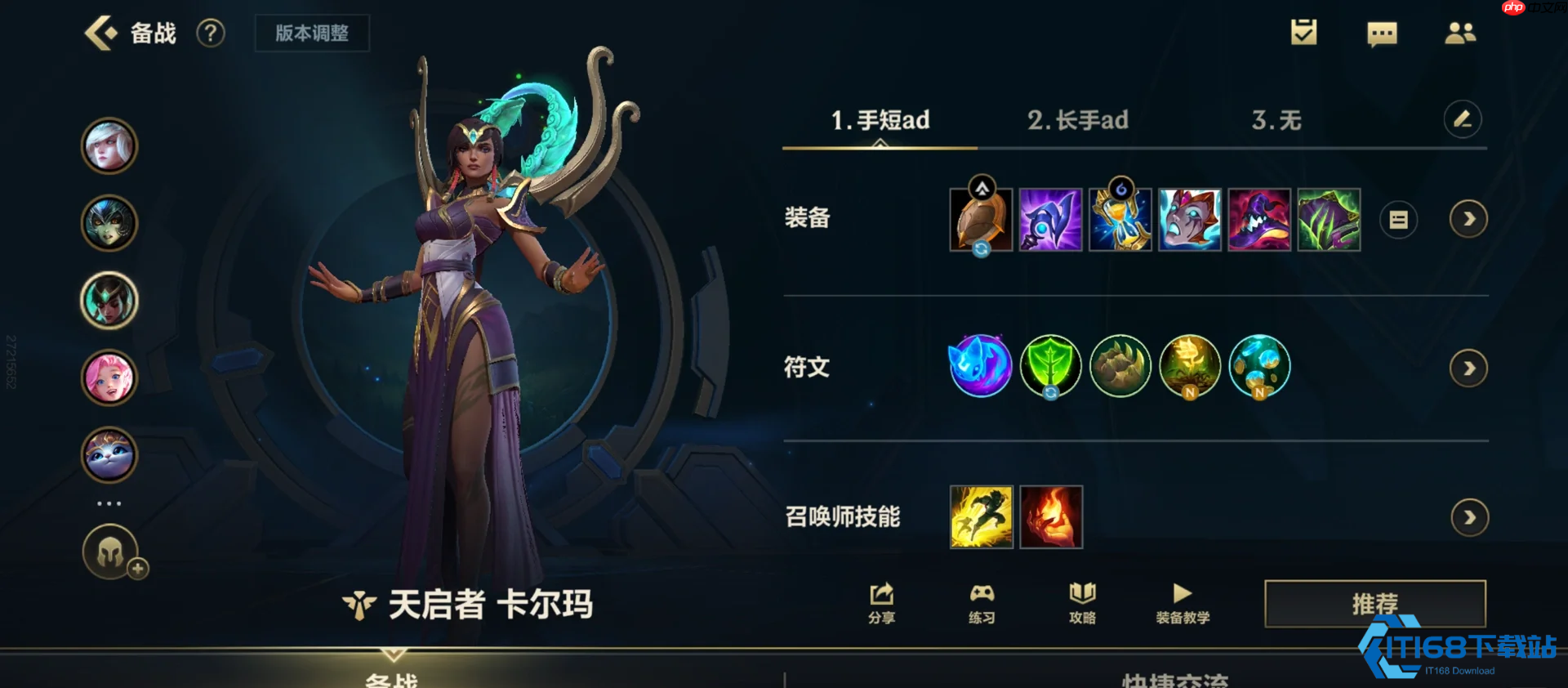This screenshot has width=1568, height=688.
Task: Expand the 装备 equipment row details
Action: point(1468,220)
